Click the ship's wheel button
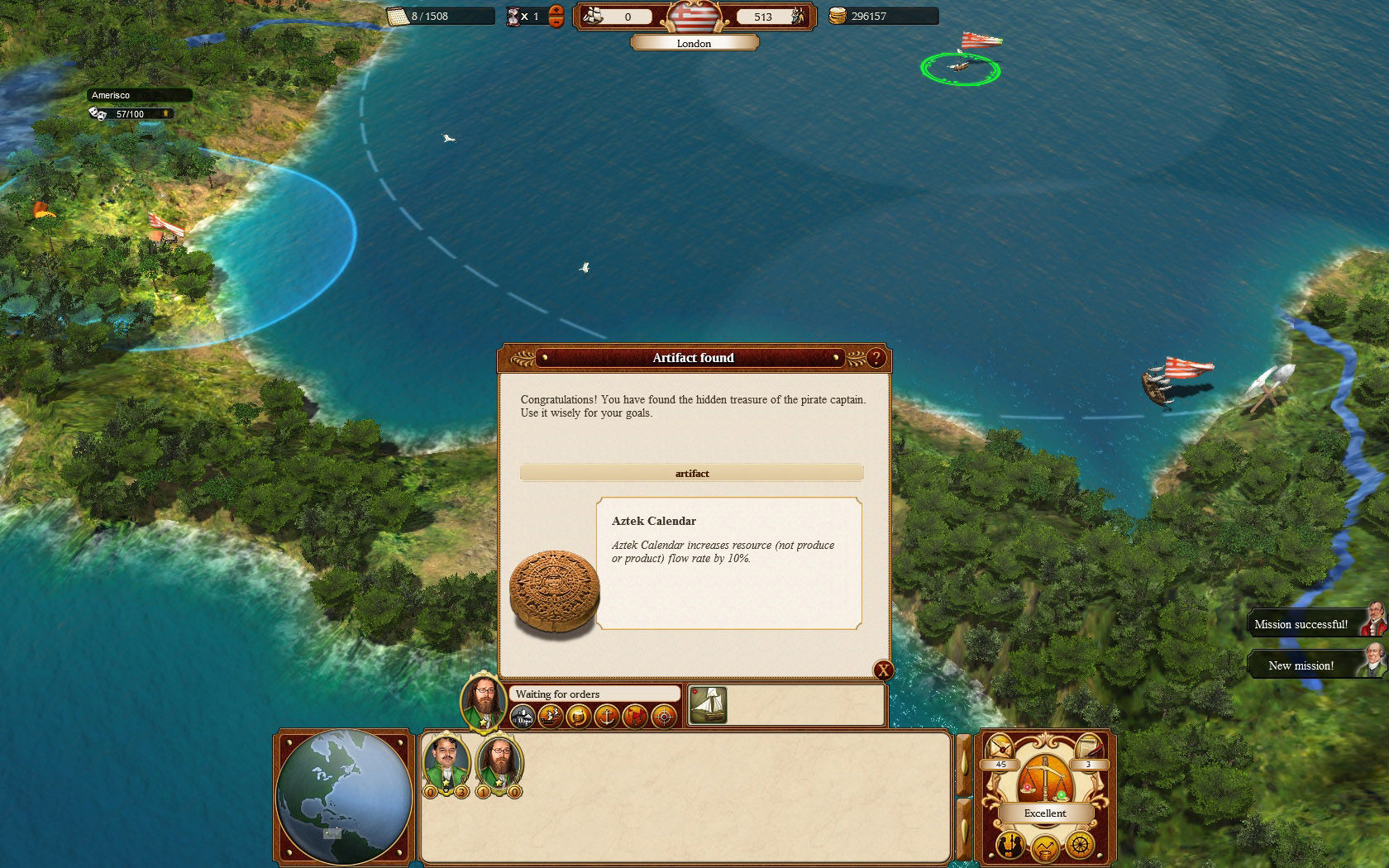Image resolution: width=1389 pixels, height=868 pixels. coord(1080,846)
